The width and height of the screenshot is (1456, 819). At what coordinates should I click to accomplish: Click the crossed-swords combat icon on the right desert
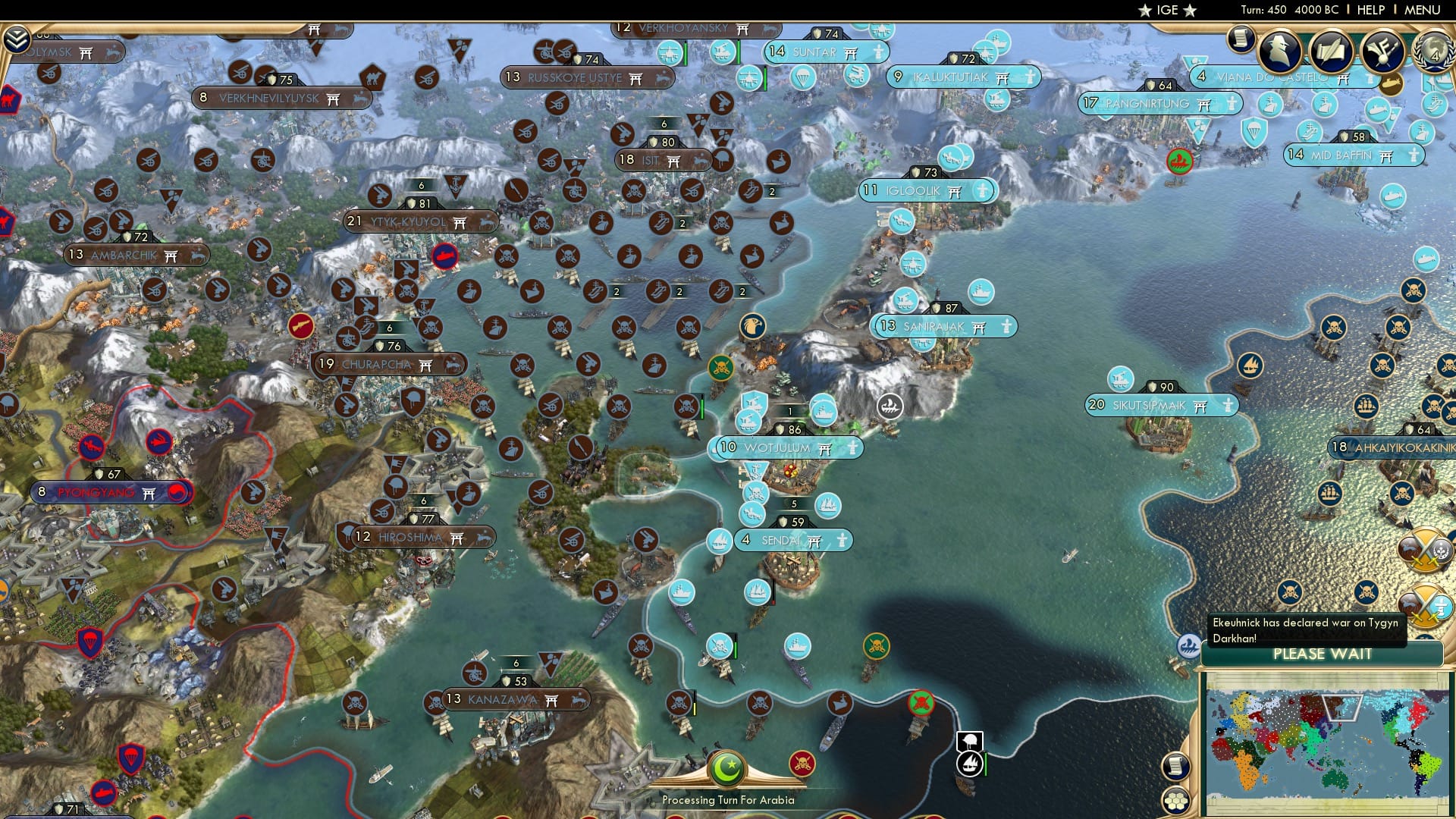point(1426,551)
